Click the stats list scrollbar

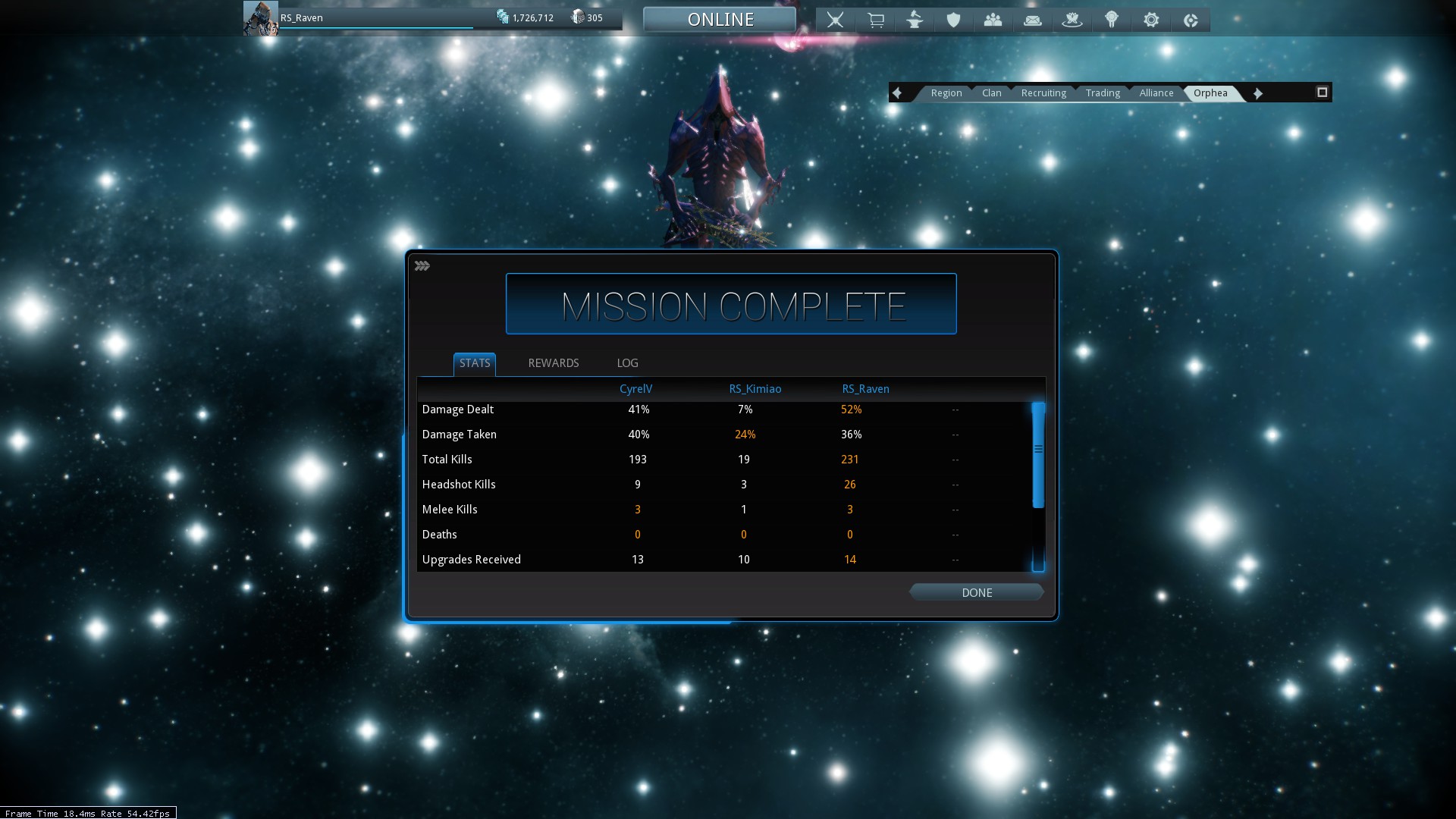coord(1038,455)
